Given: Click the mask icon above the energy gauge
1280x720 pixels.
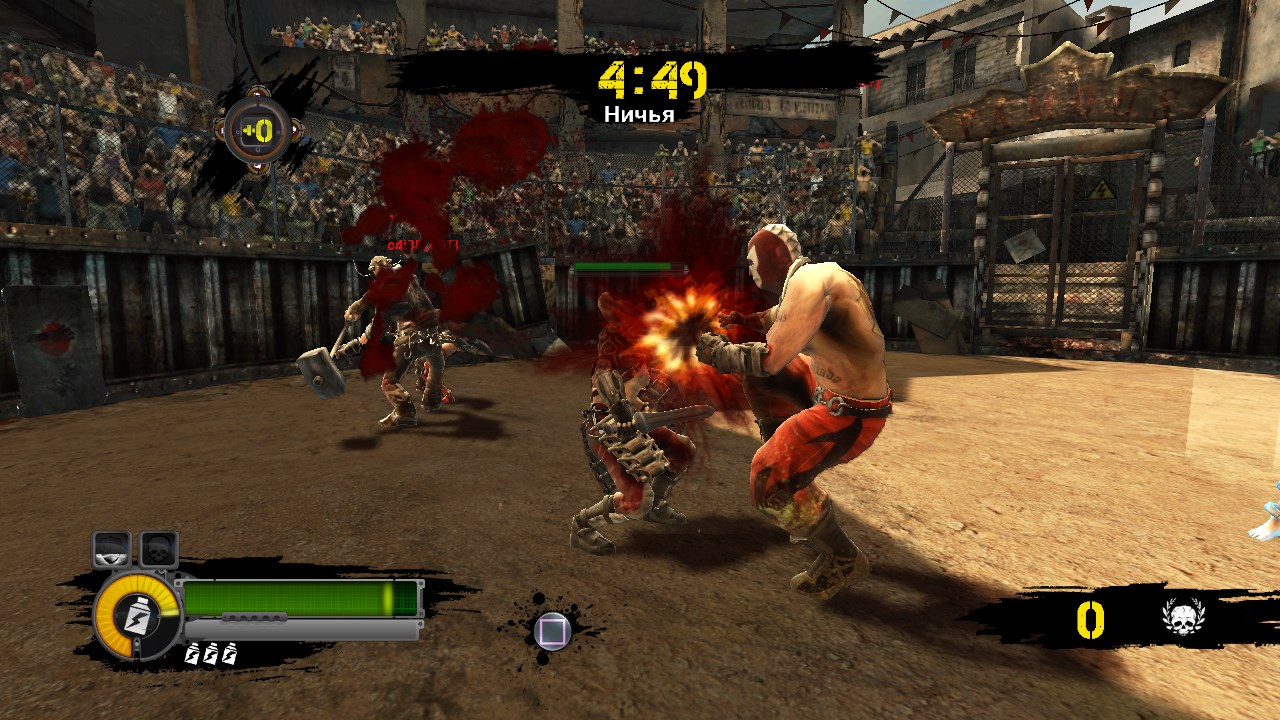Looking at the screenshot, I should click(x=112, y=549).
